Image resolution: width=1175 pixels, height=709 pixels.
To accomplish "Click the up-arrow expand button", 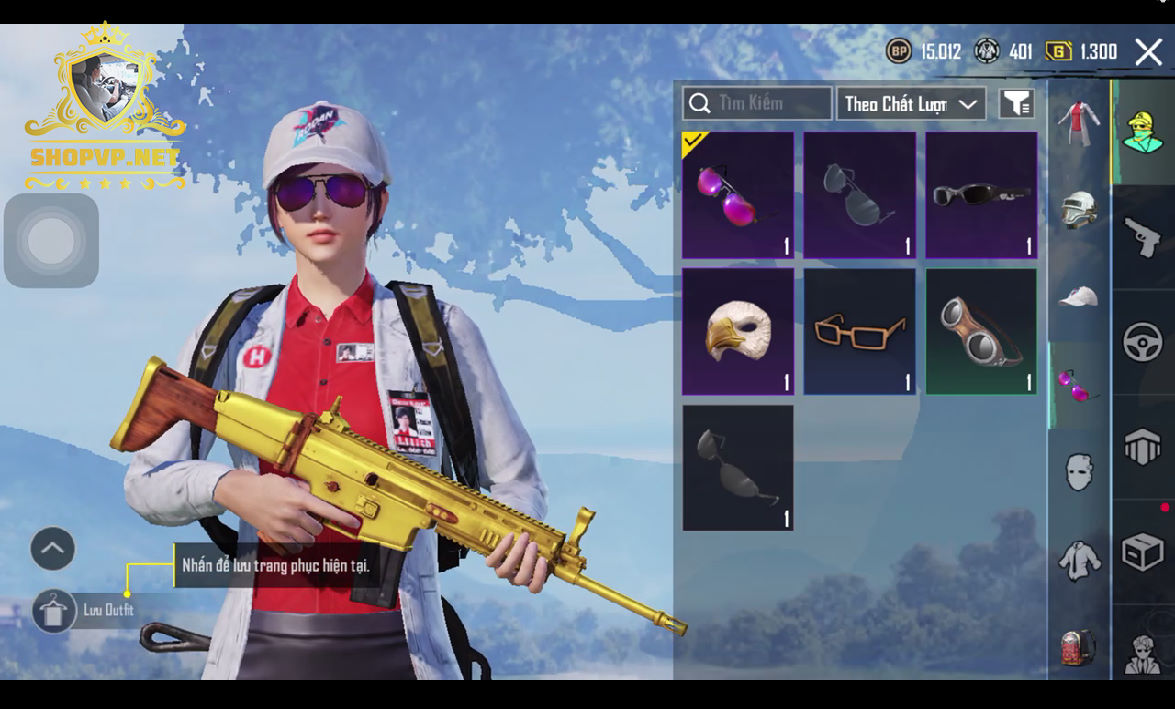I will point(53,548).
